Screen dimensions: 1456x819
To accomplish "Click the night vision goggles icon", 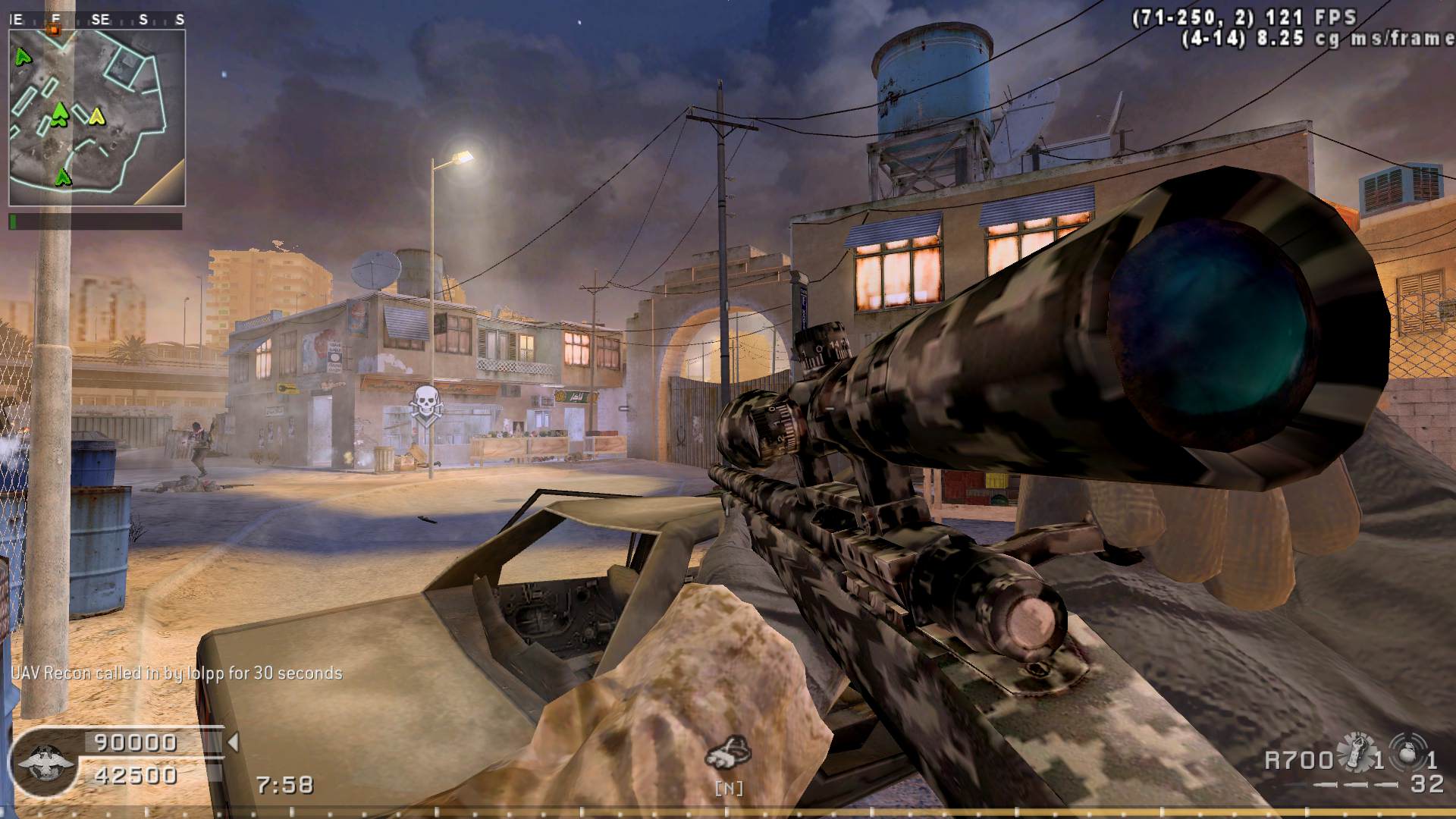I will click(728, 752).
